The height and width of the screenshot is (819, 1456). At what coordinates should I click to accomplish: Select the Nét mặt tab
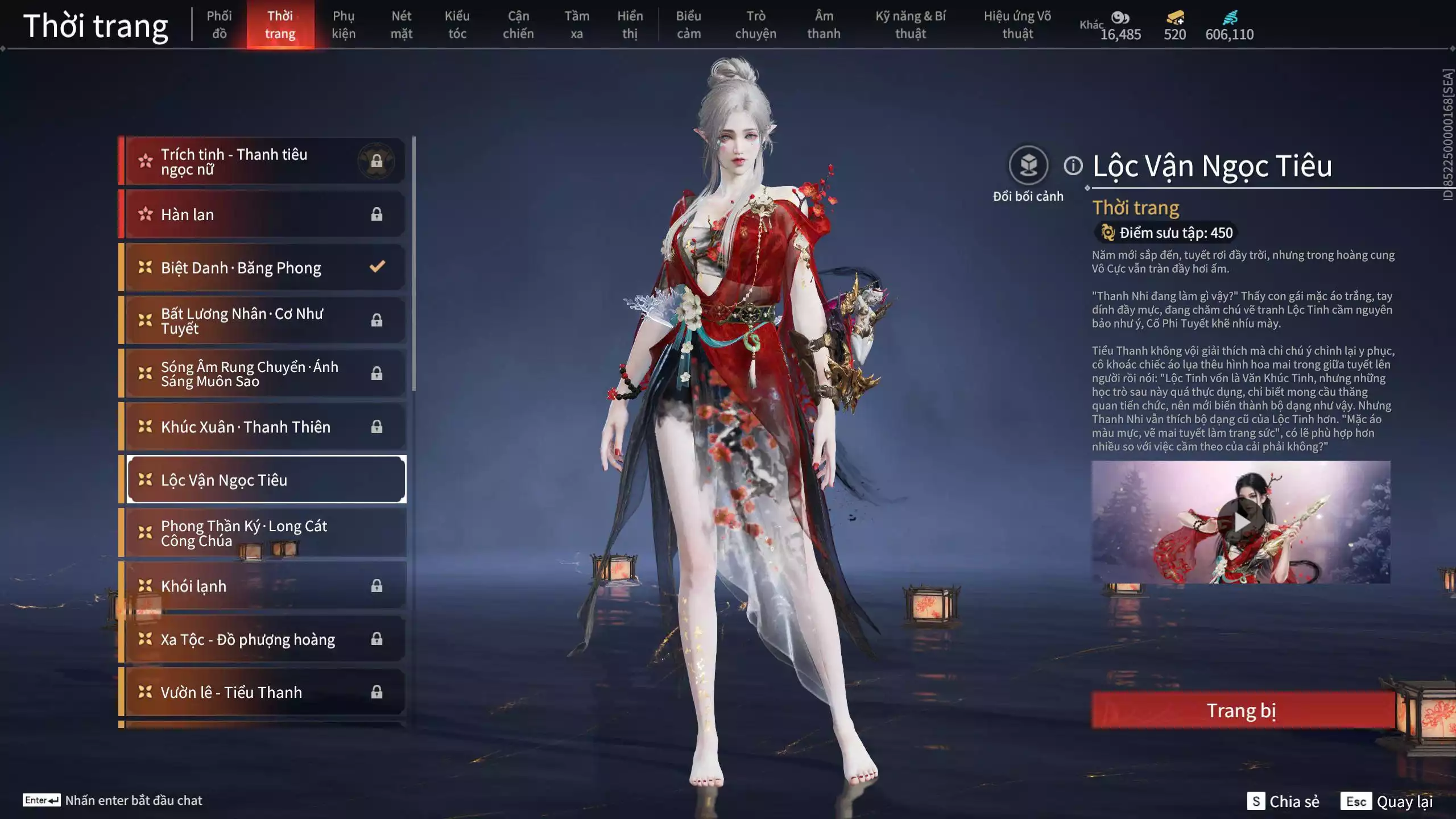click(x=401, y=25)
